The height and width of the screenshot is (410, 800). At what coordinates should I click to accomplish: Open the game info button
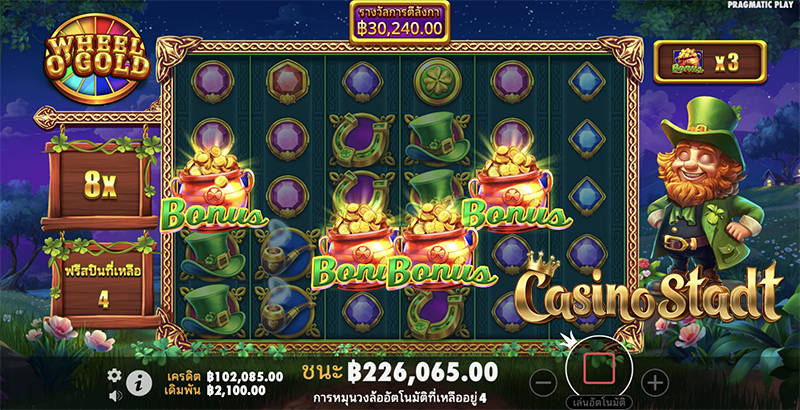(139, 382)
